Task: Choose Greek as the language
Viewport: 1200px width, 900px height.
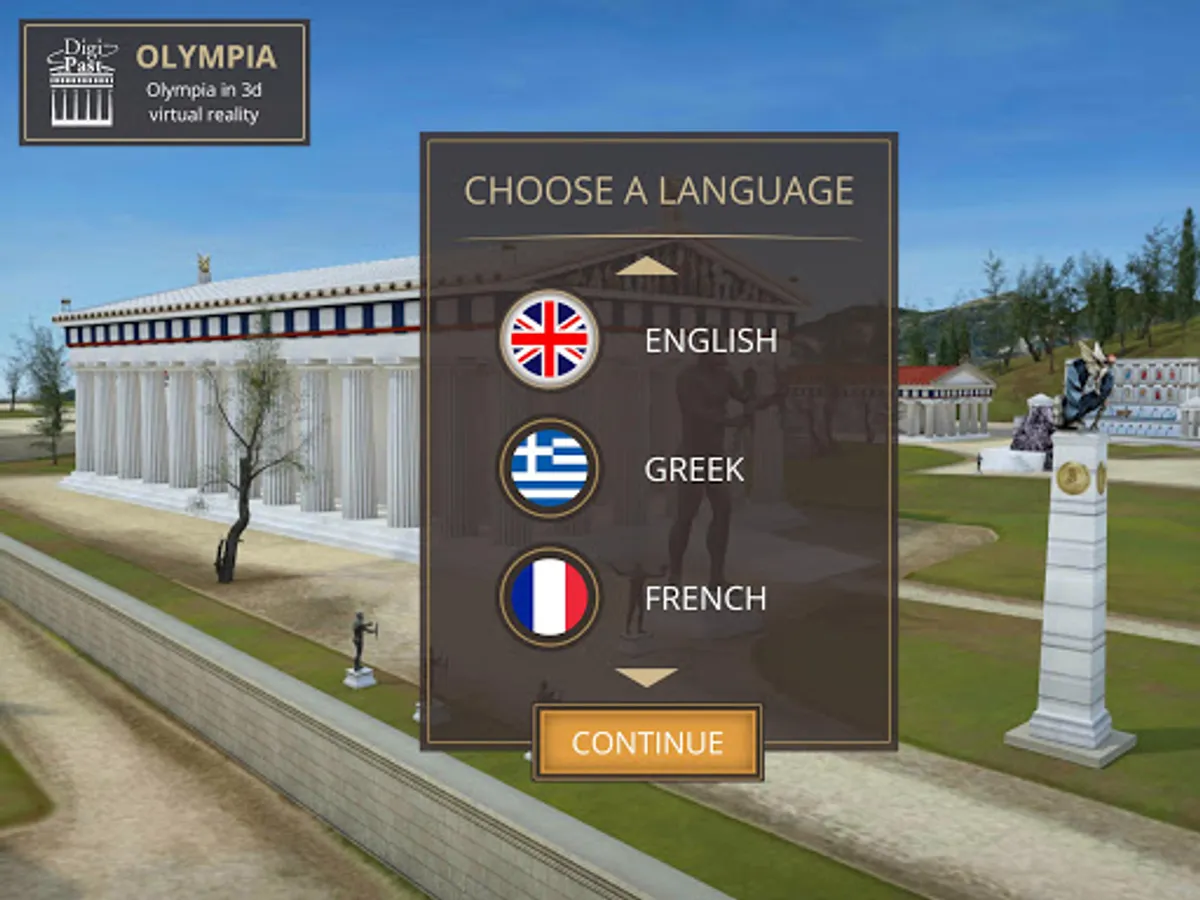Action: (694, 469)
